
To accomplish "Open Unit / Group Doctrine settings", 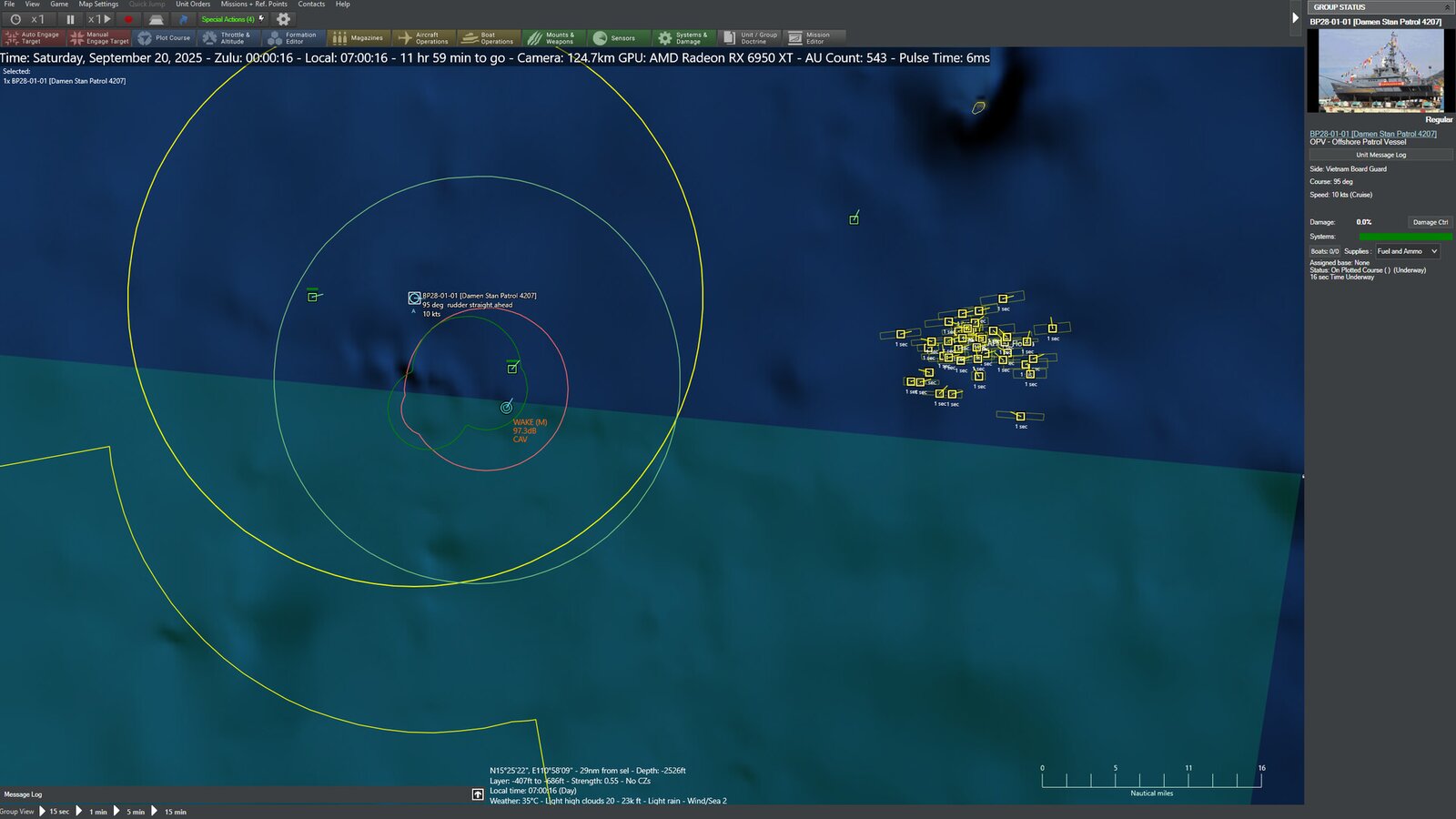I will (752, 37).
